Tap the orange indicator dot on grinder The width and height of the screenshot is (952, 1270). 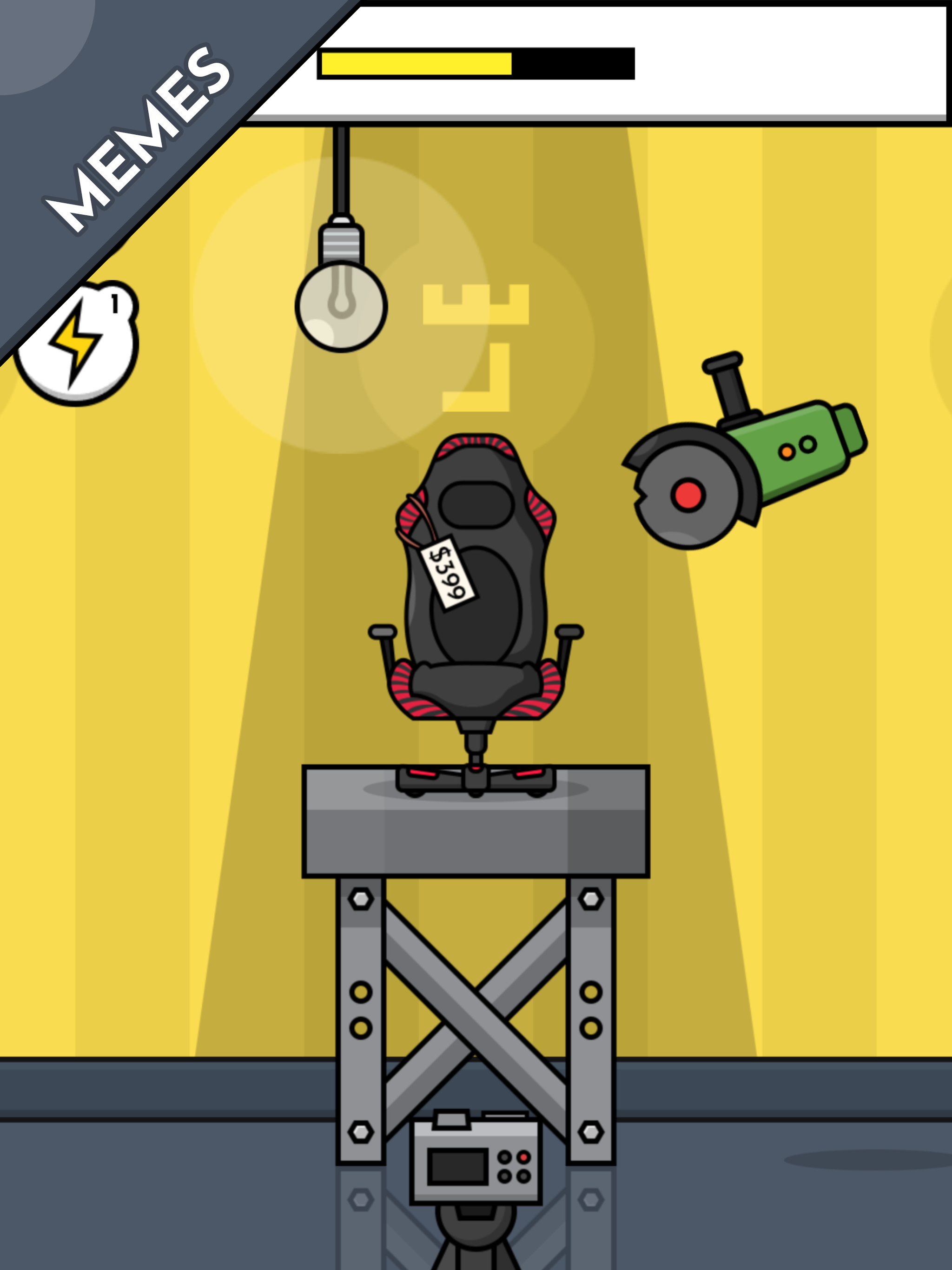tap(786, 452)
